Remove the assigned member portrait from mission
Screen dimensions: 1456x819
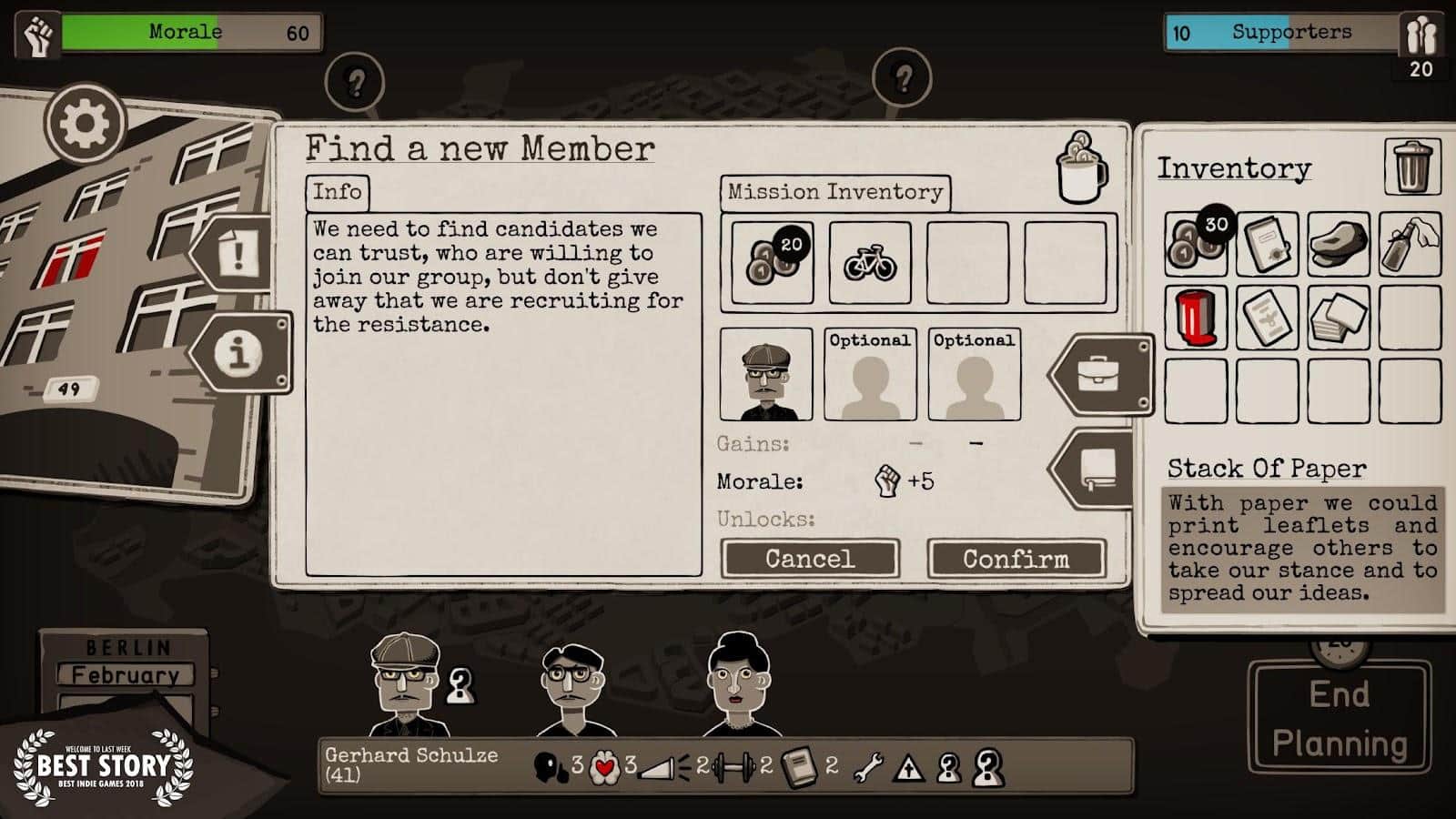click(x=765, y=375)
